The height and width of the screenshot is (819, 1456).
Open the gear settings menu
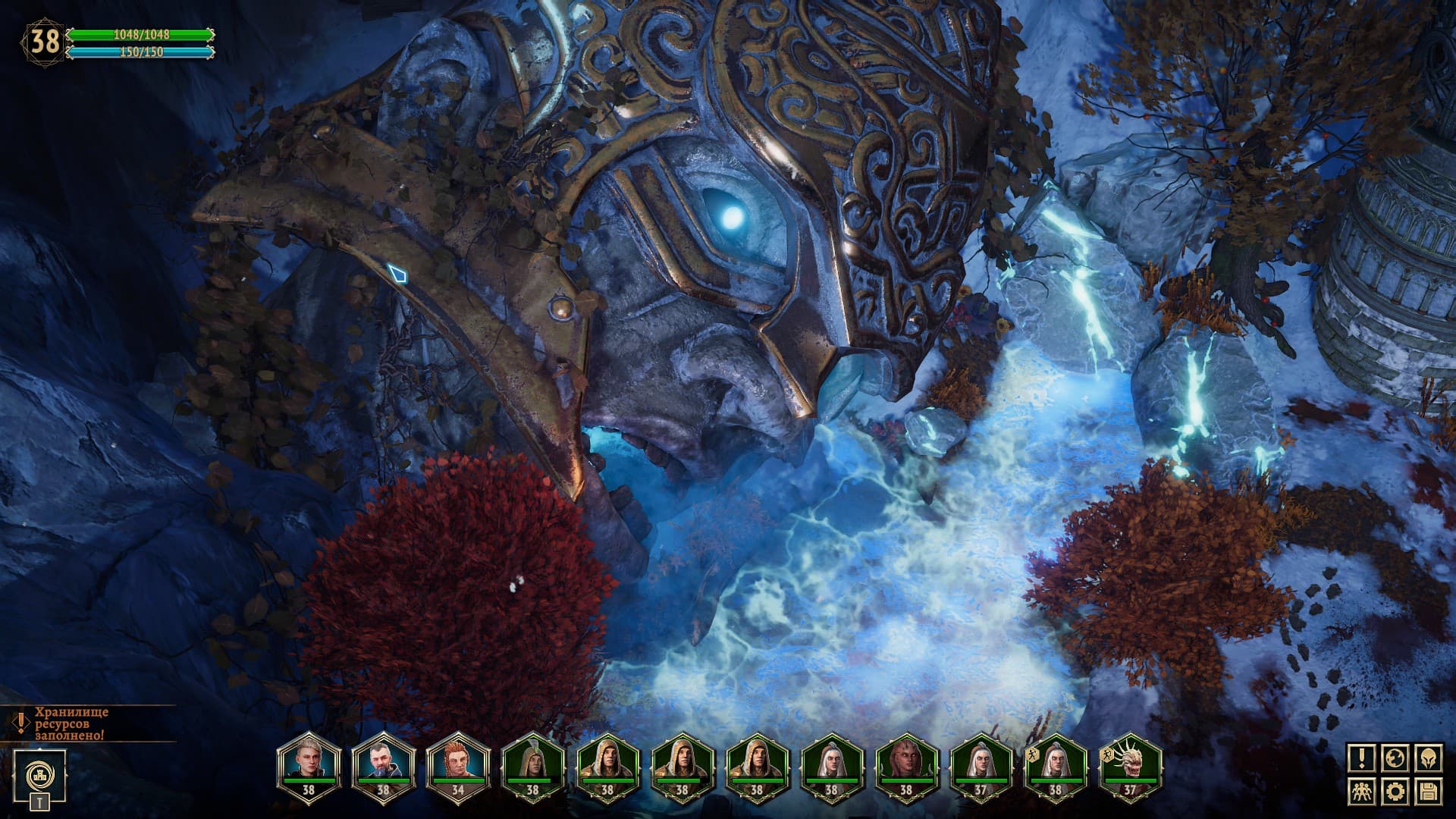pyautogui.click(x=1396, y=792)
